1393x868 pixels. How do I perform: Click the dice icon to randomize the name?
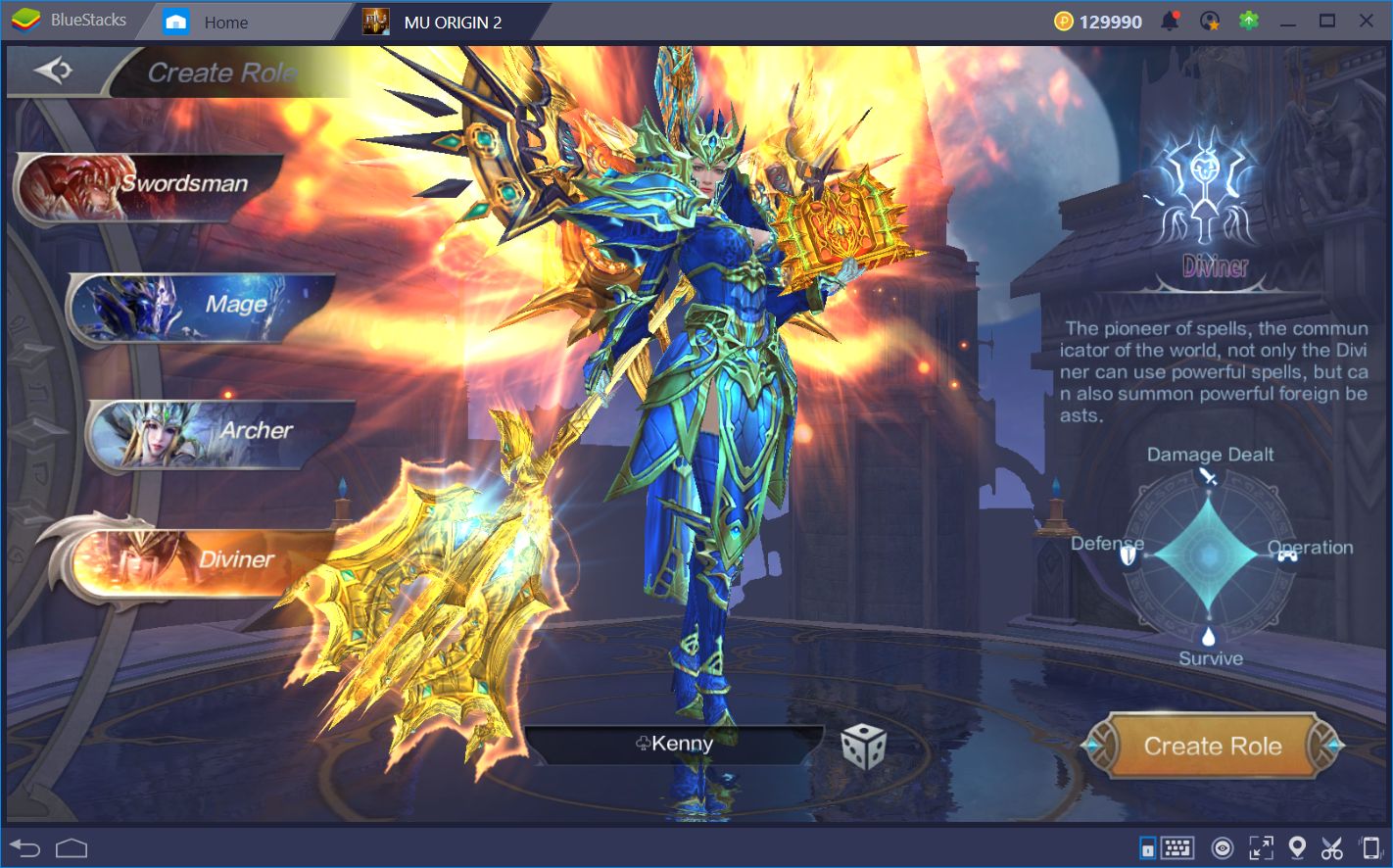[862, 746]
